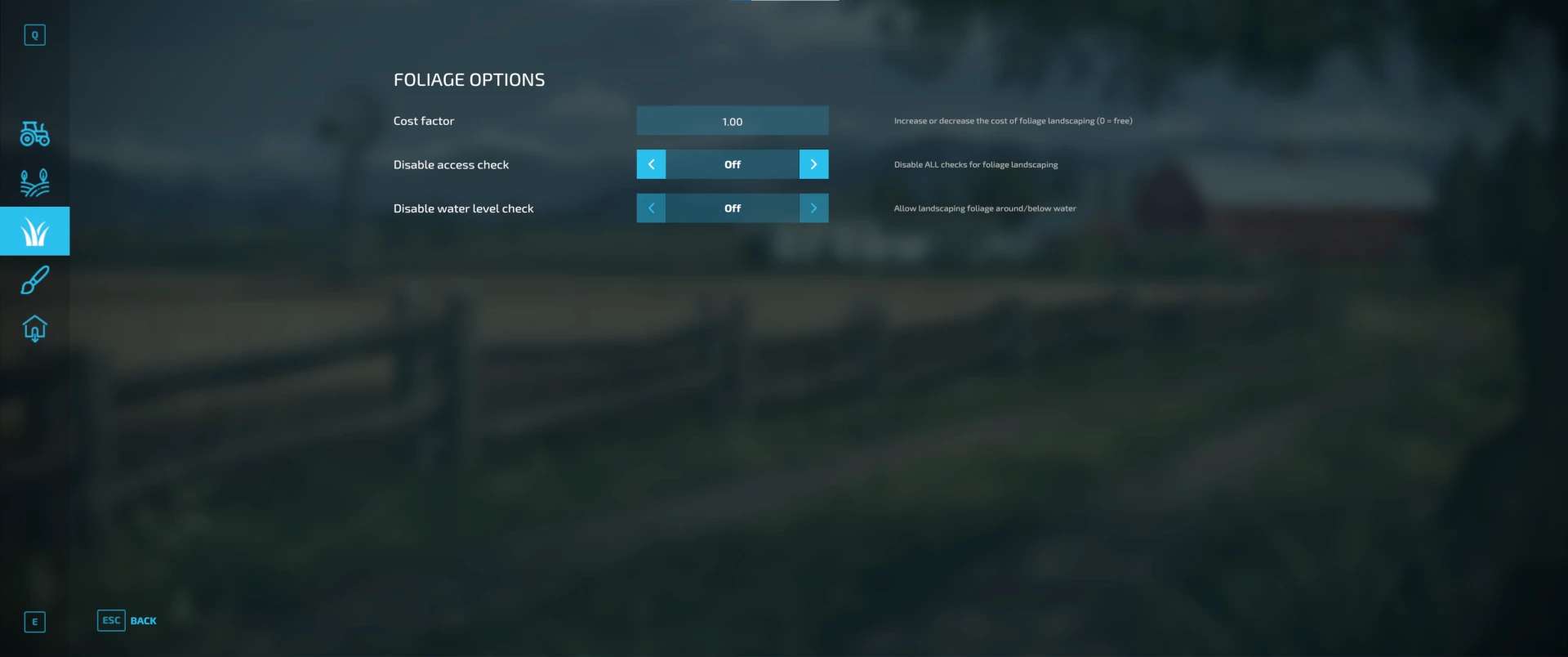This screenshot has height=657, width=1568.
Task: Click right arrow on Disable access check
Action: tap(813, 164)
